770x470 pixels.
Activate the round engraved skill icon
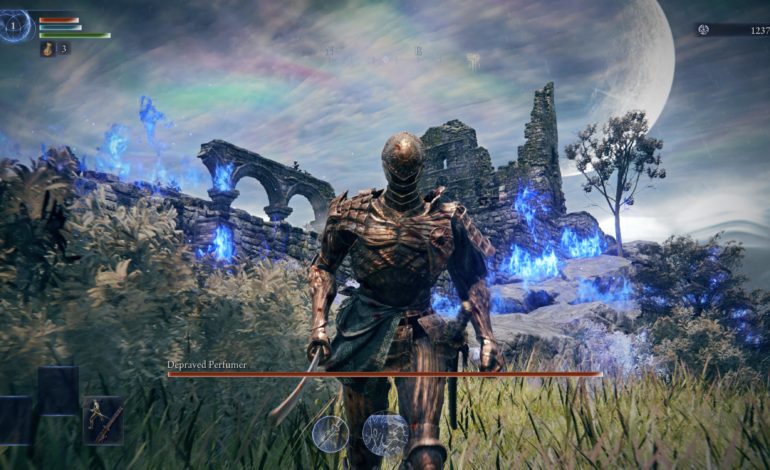pos(384,434)
